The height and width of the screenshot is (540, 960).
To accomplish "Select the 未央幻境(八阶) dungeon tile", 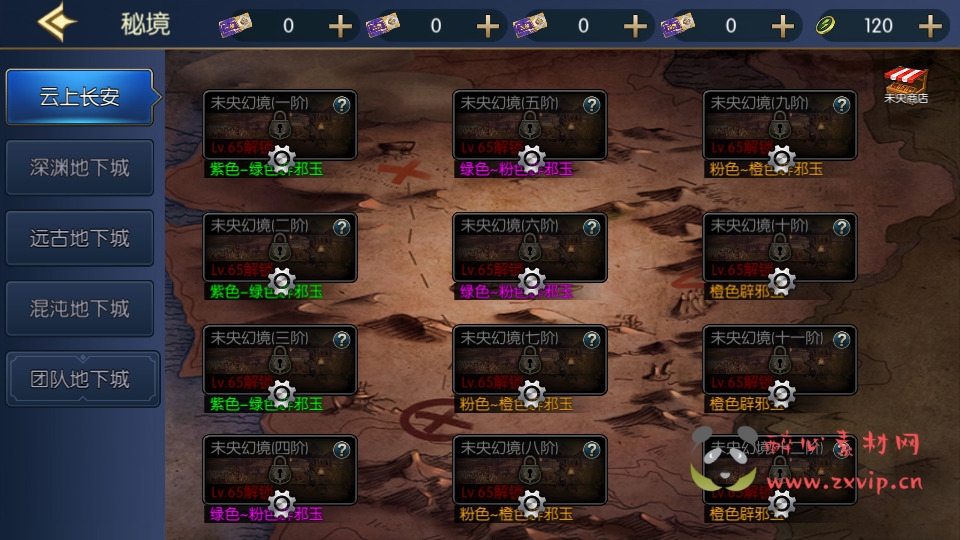I will pyautogui.click(x=530, y=469).
